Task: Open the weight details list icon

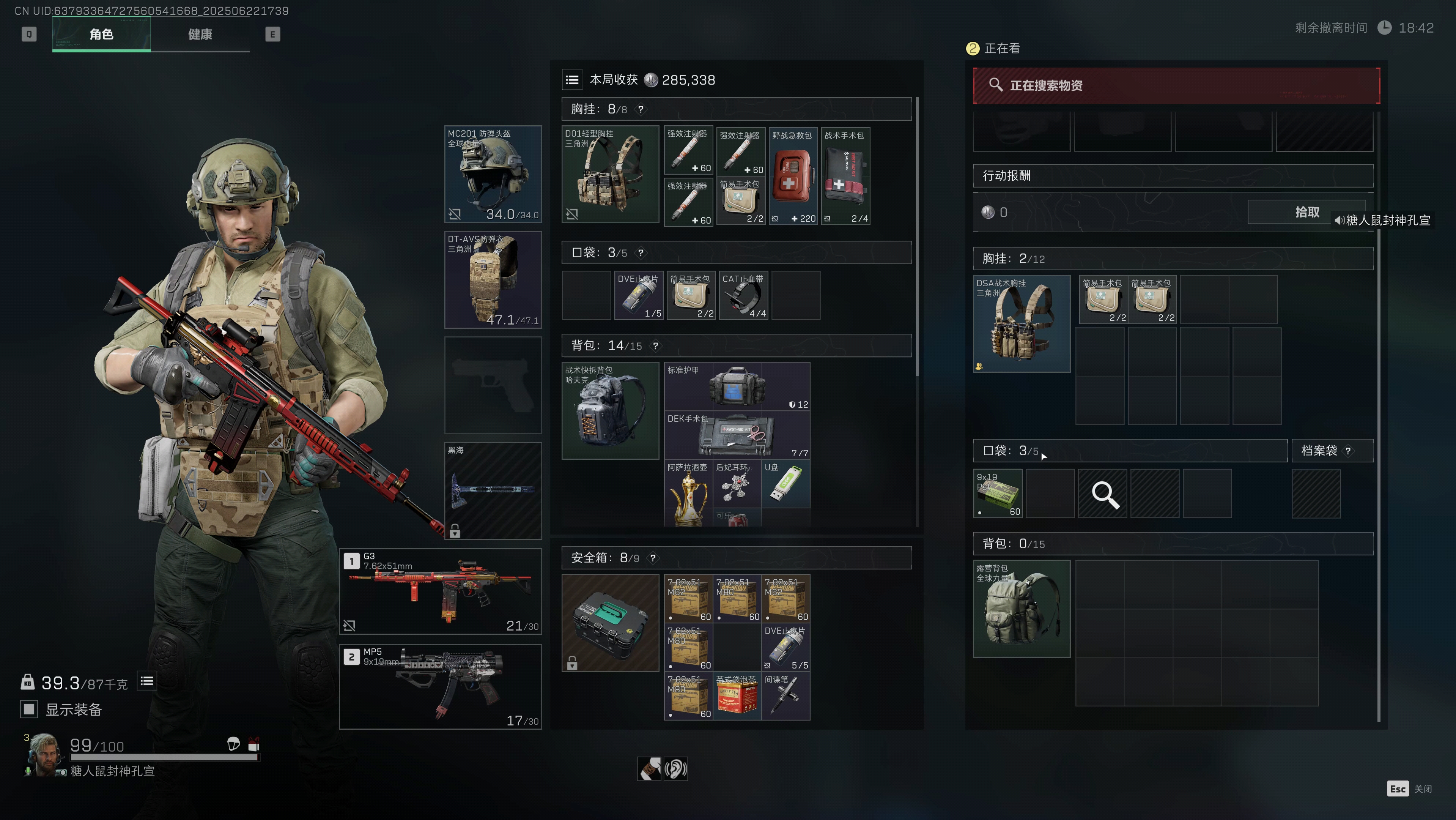Action: (147, 681)
